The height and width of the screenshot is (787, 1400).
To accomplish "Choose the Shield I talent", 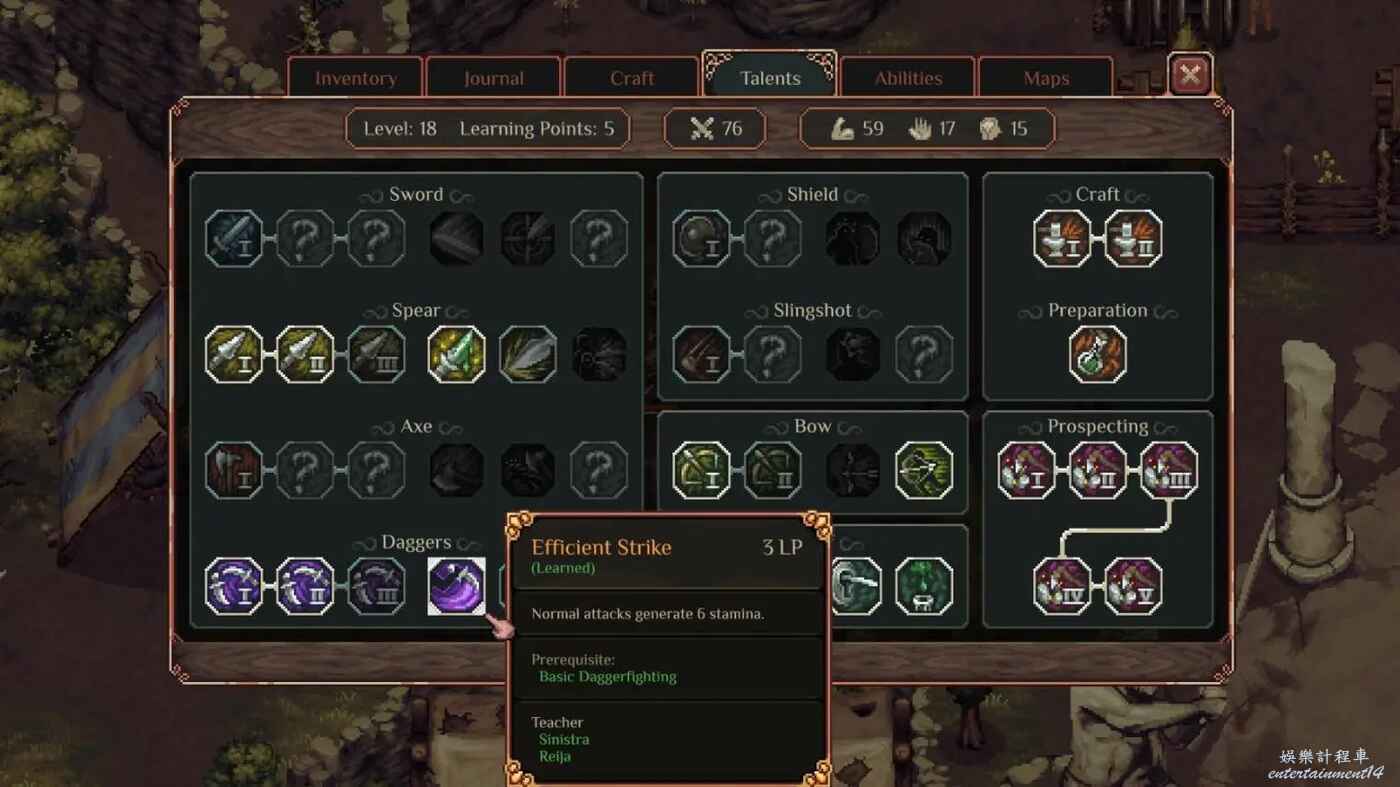I will coord(701,238).
